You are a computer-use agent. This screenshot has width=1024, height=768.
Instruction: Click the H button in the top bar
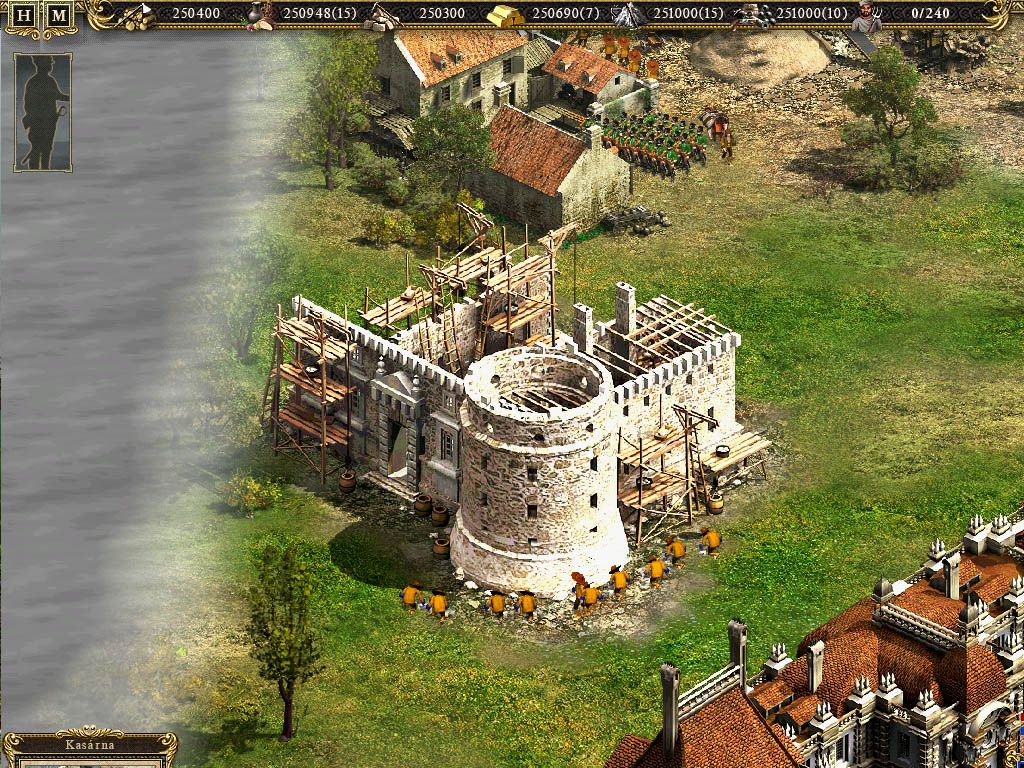(25, 16)
